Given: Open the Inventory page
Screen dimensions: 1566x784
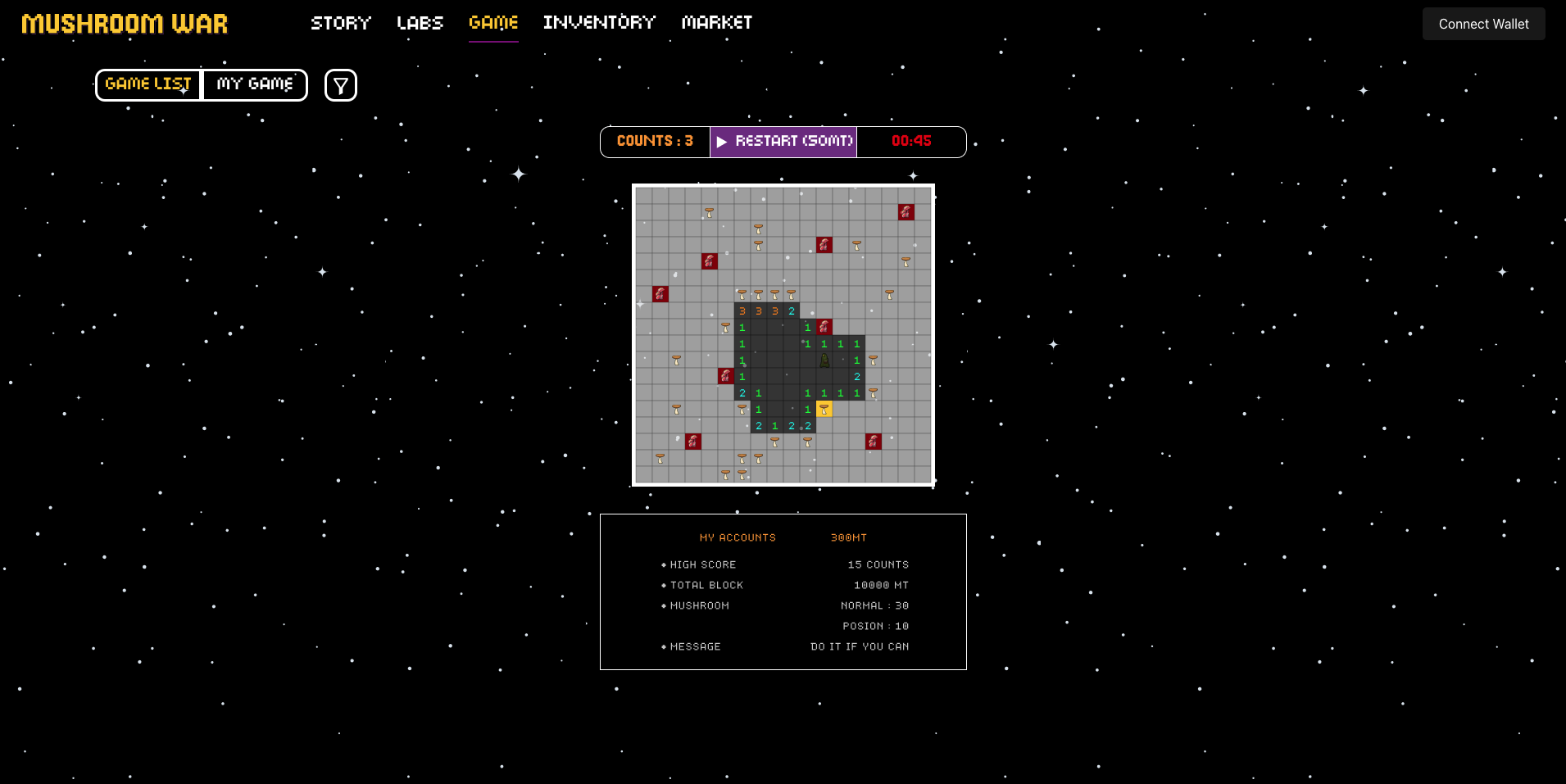Looking at the screenshot, I should click(599, 23).
